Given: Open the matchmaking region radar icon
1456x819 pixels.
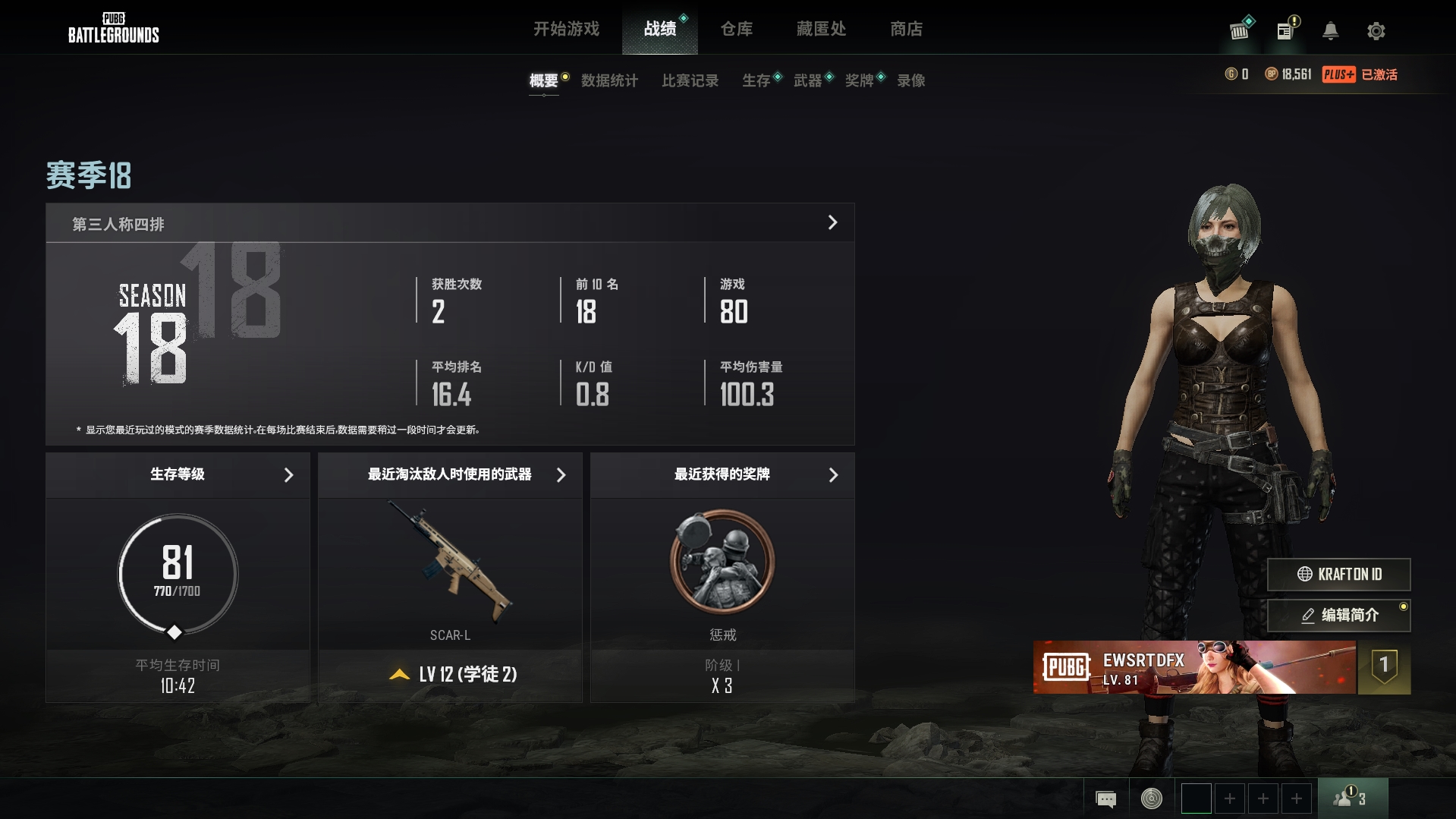Looking at the screenshot, I should [x=1150, y=799].
